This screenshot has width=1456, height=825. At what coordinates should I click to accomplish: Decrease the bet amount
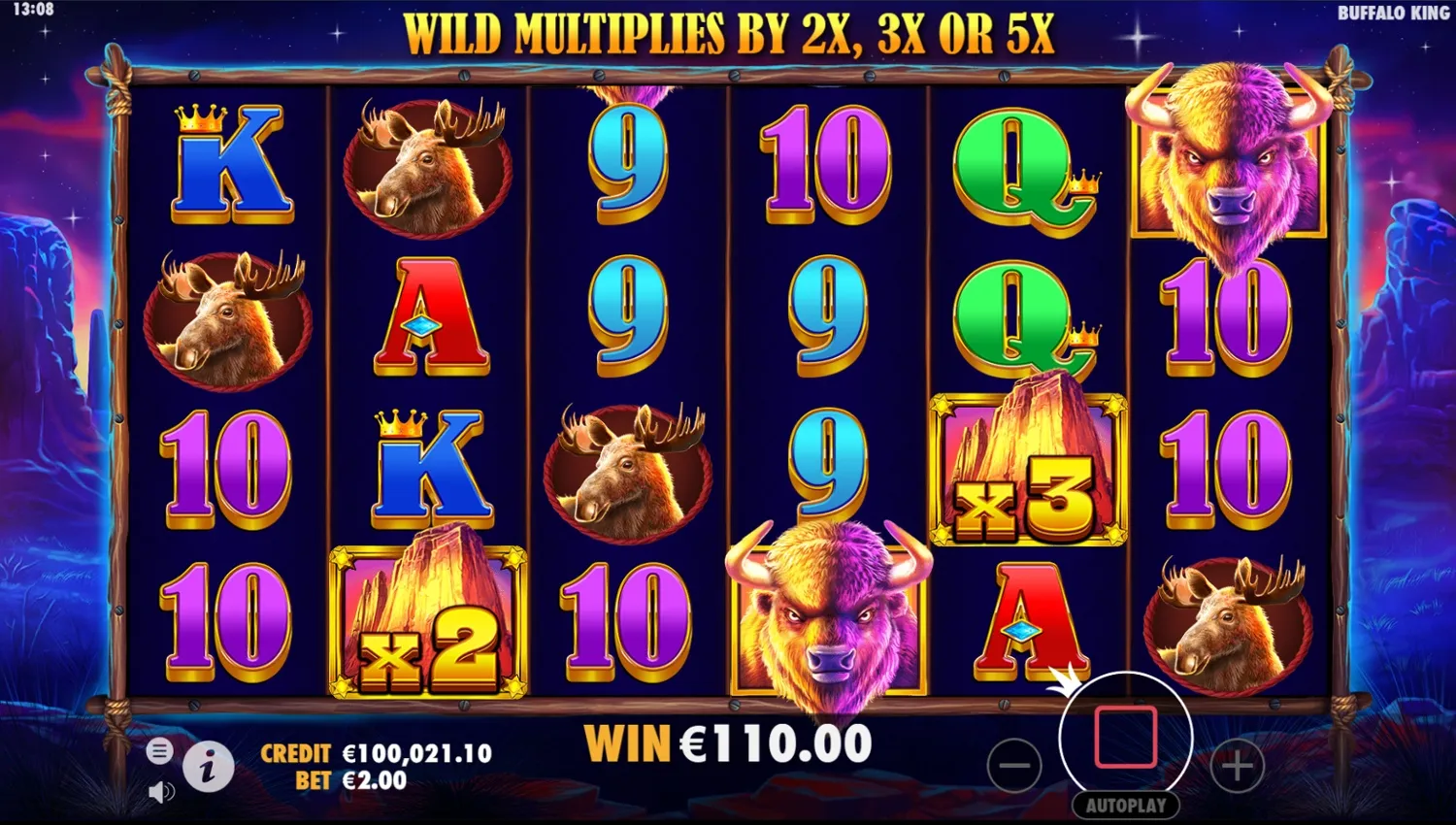[1015, 767]
